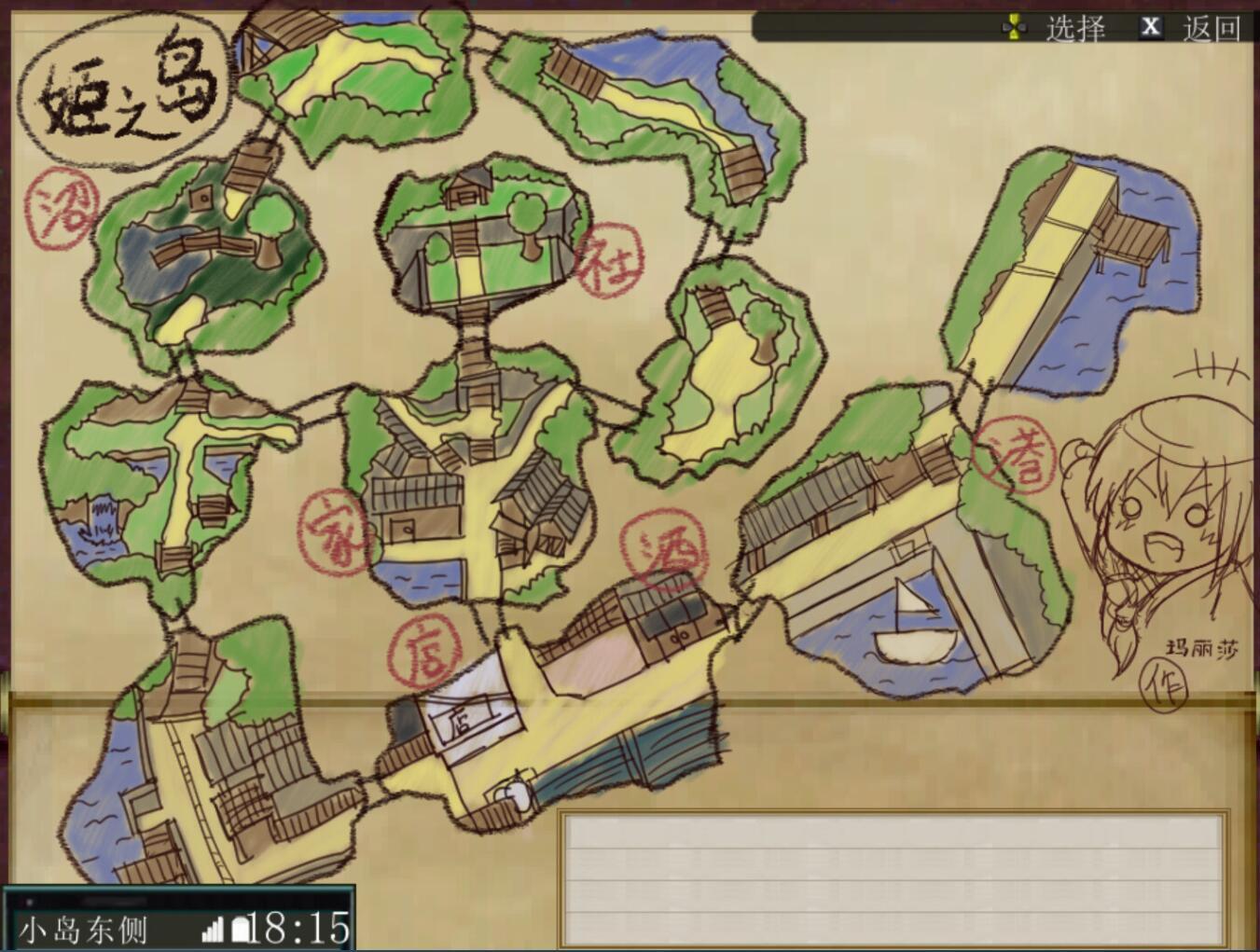Click the 社 shrine marker stamp
This screenshot has height=952, width=1260.
tap(612, 258)
